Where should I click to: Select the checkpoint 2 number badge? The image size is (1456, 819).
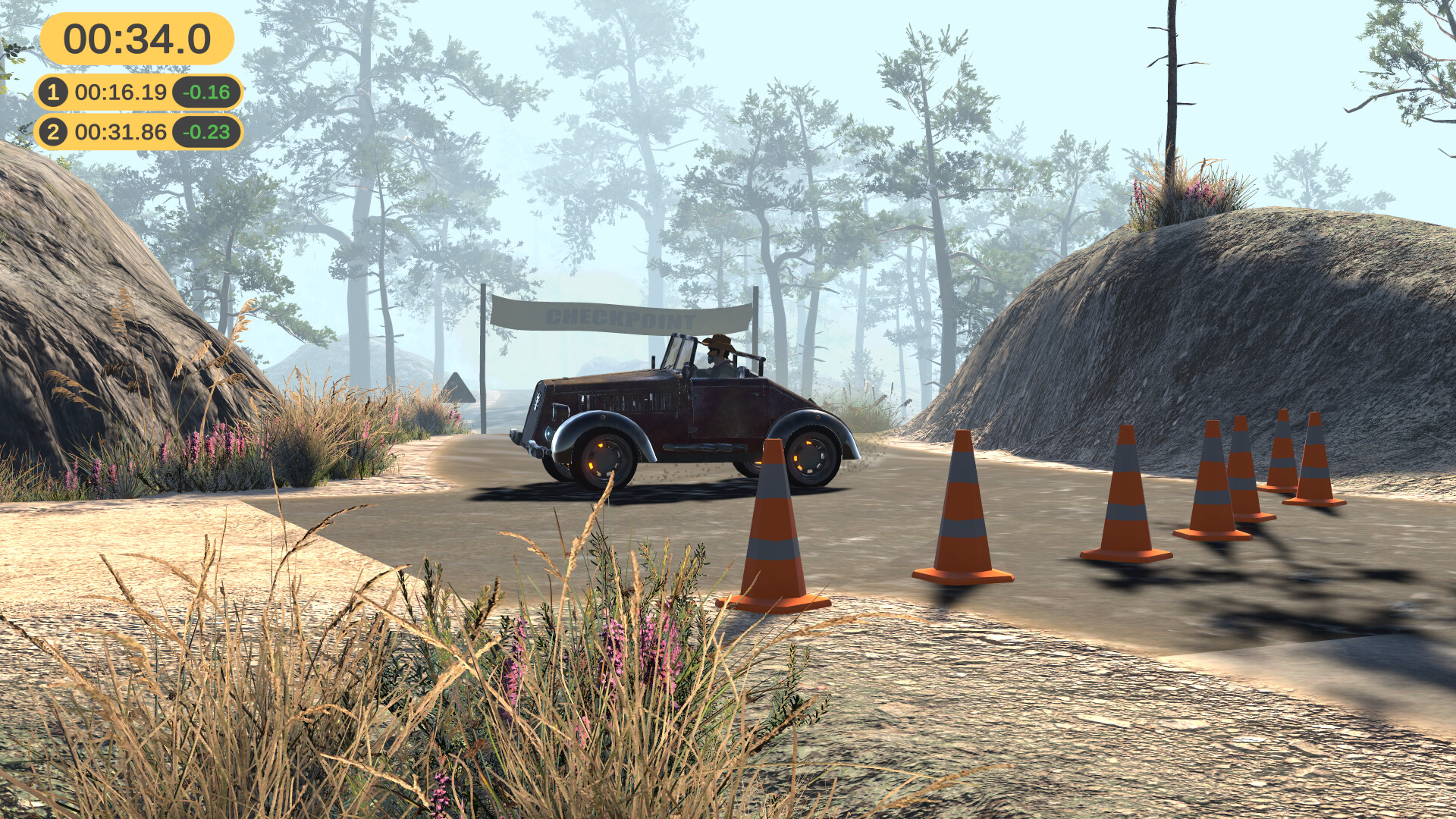[x=53, y=131]
